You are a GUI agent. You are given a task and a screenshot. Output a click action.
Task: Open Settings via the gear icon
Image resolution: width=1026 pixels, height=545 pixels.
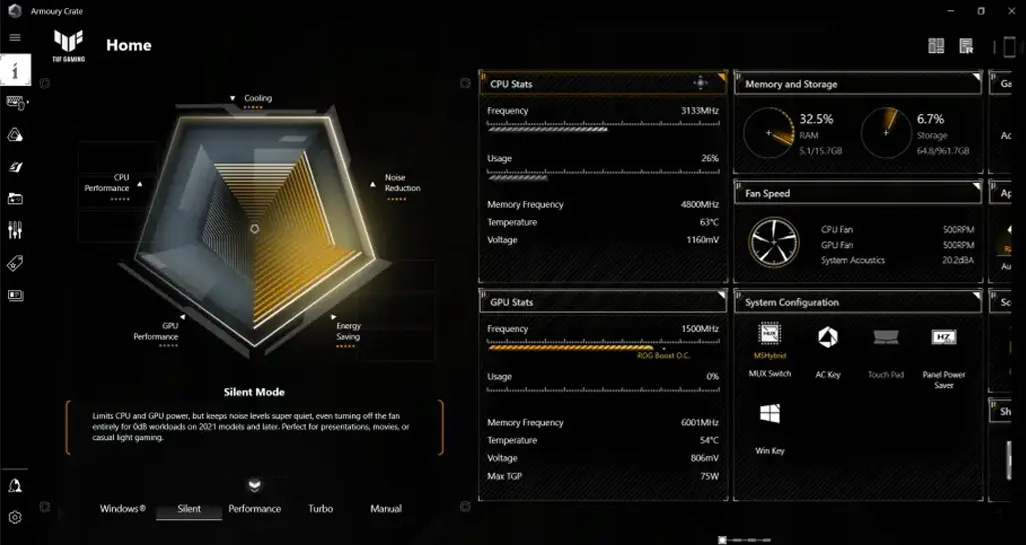(x=15, y=517)
